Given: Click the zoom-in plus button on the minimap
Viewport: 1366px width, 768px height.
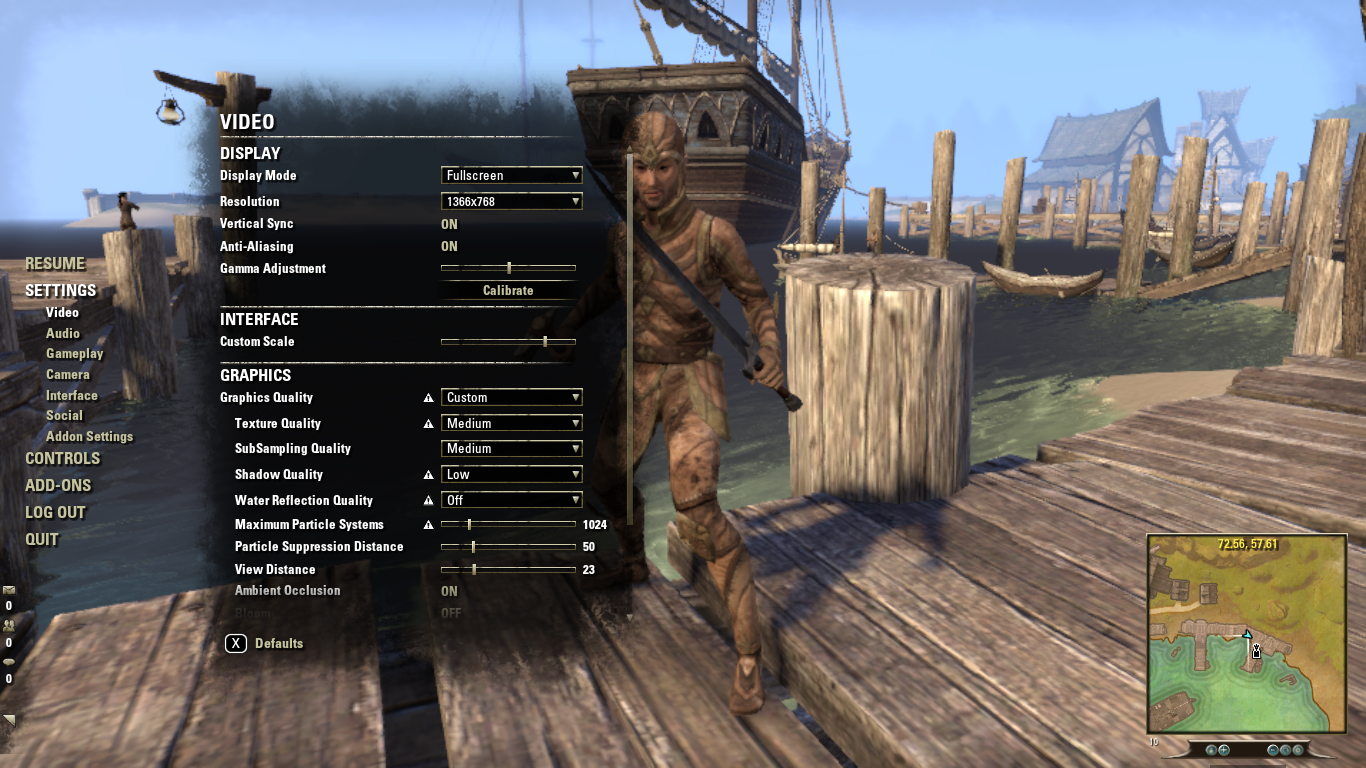Looking at the screenshot, I should 1224,750.
